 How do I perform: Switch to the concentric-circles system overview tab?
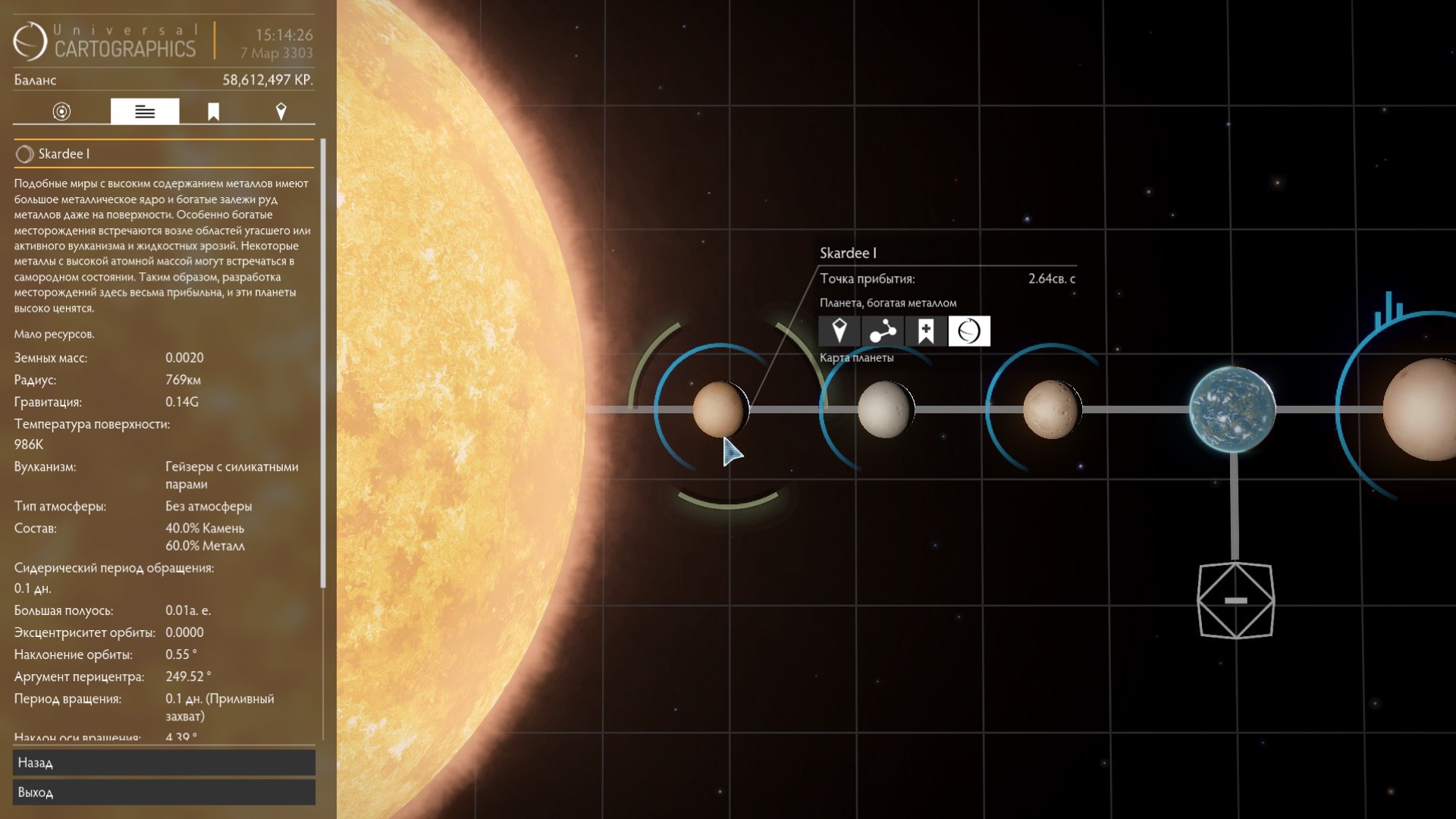tap(61, 111)
